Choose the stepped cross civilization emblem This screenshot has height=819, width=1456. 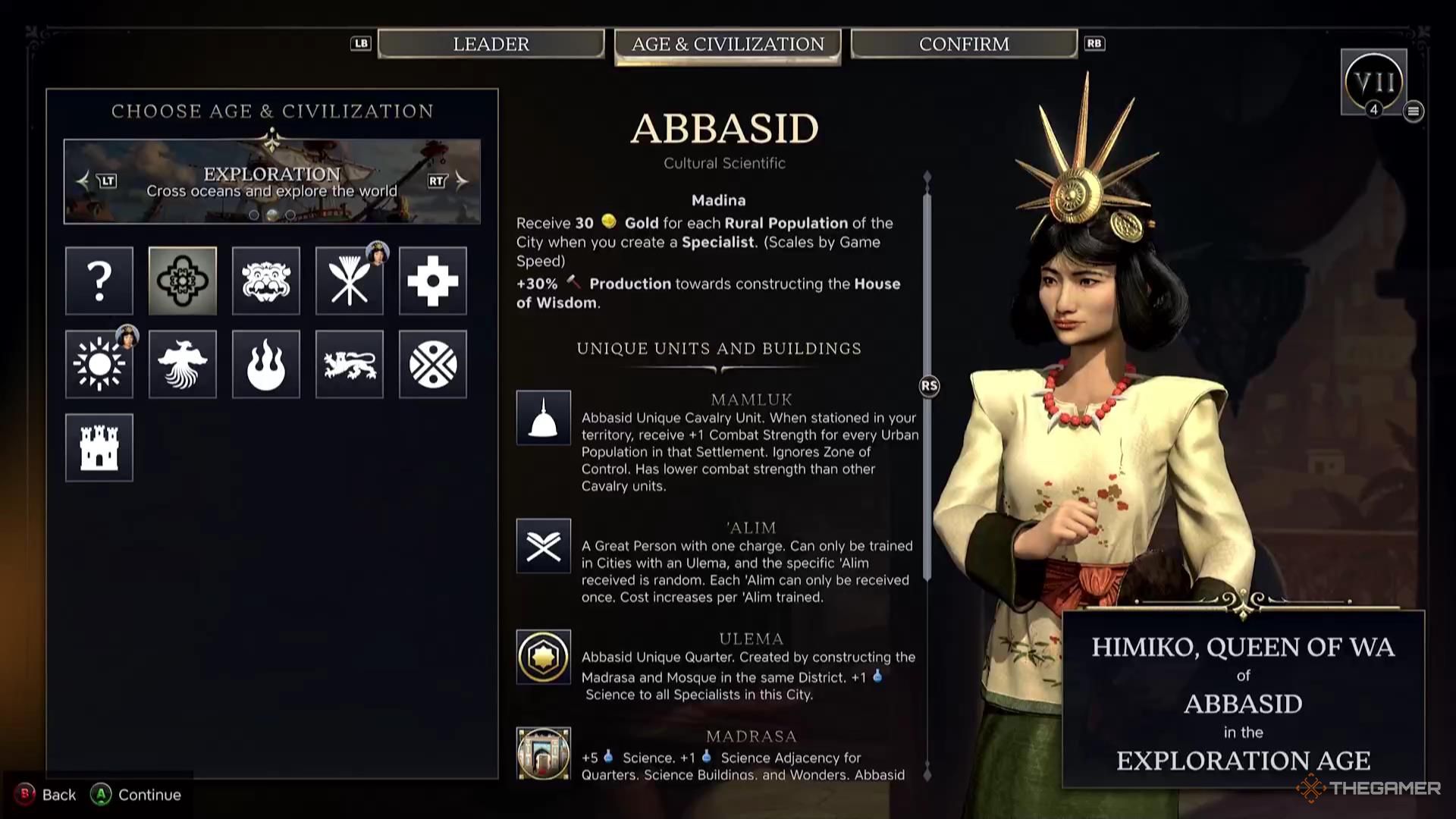coord(433,281)
